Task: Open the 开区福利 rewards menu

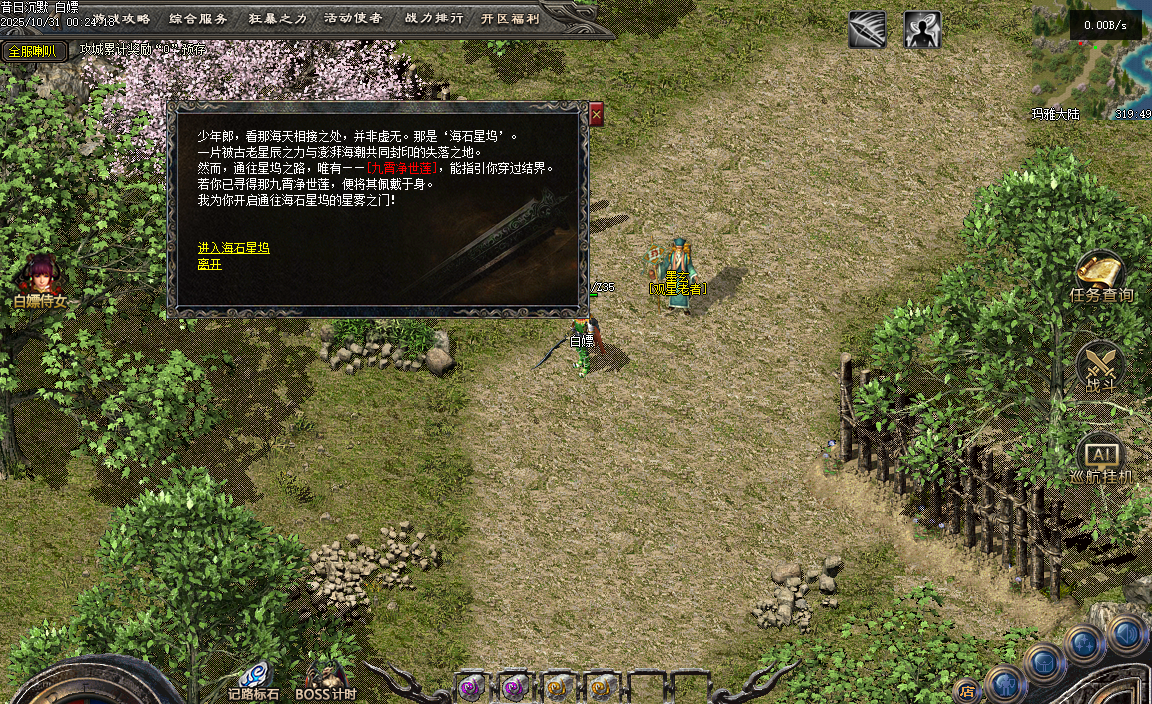Action: click(510, 18)
